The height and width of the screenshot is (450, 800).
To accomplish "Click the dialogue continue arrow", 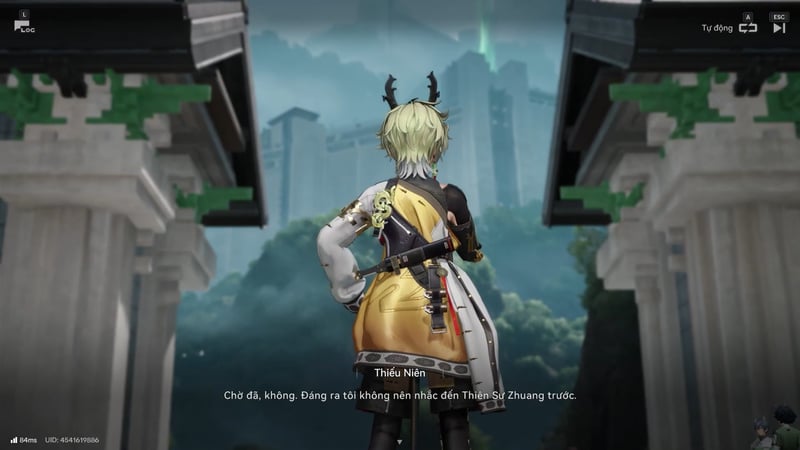I will click(x=400, y=438).
